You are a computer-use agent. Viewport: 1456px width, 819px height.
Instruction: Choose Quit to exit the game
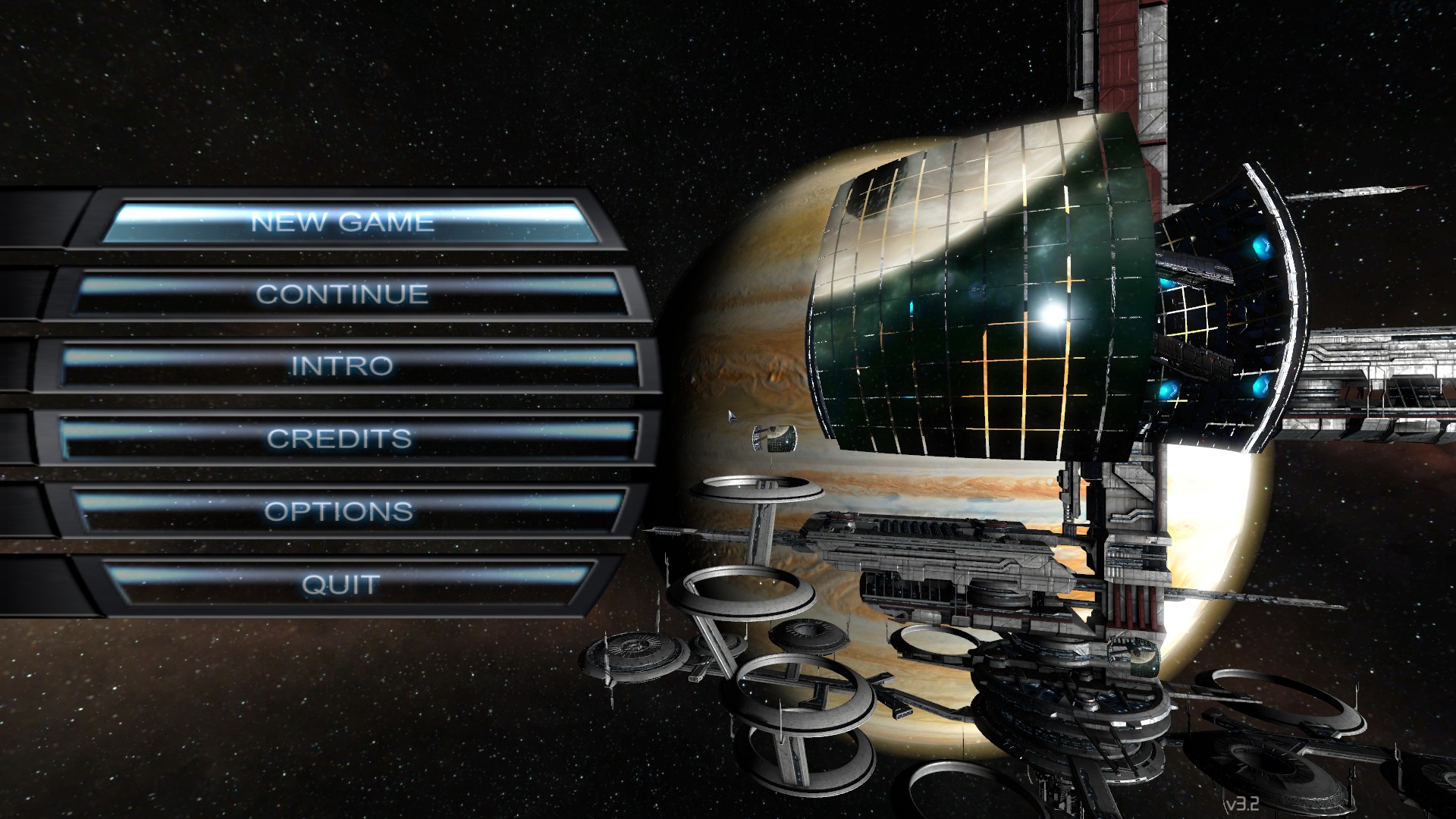[x=340, y=584]
